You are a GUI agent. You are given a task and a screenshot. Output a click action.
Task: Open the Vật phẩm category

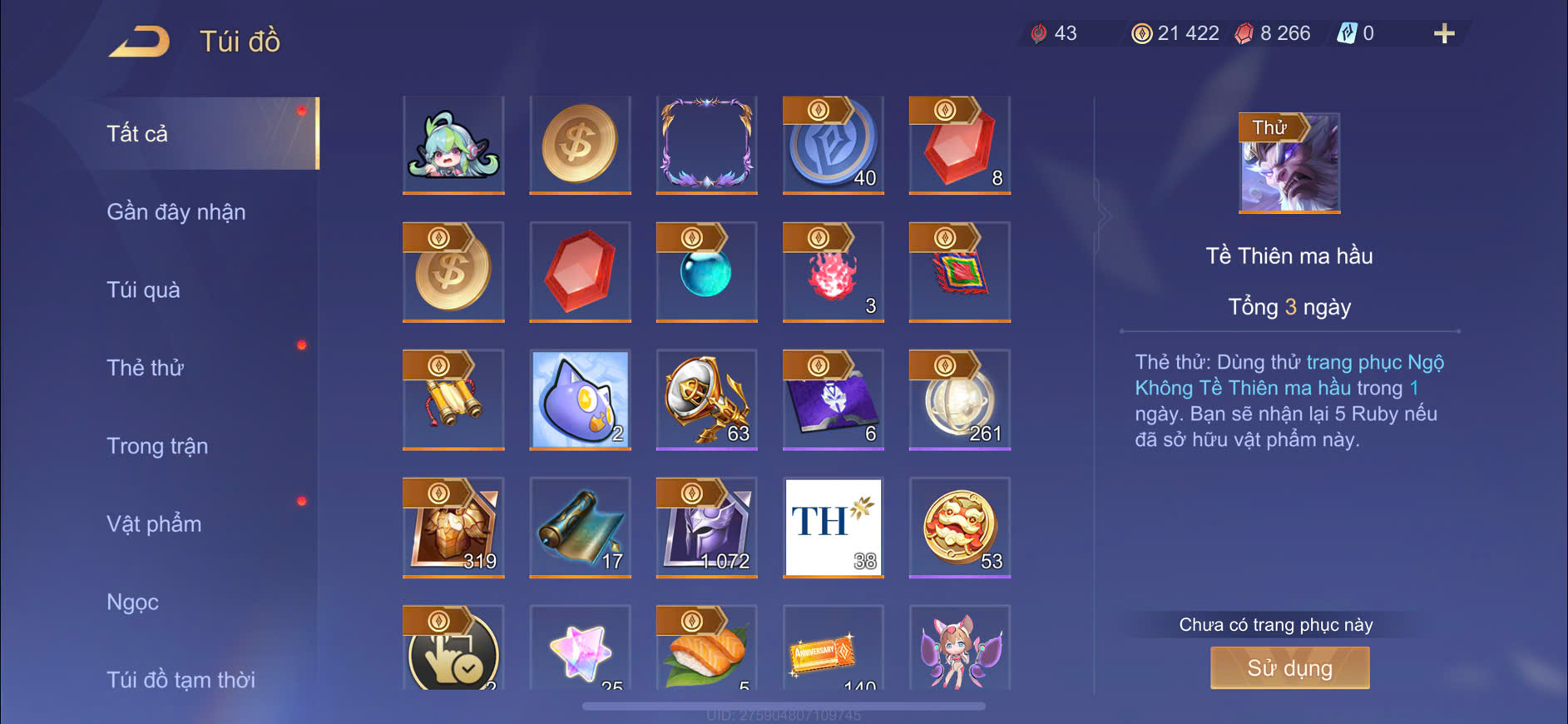(x=154, y=524)
